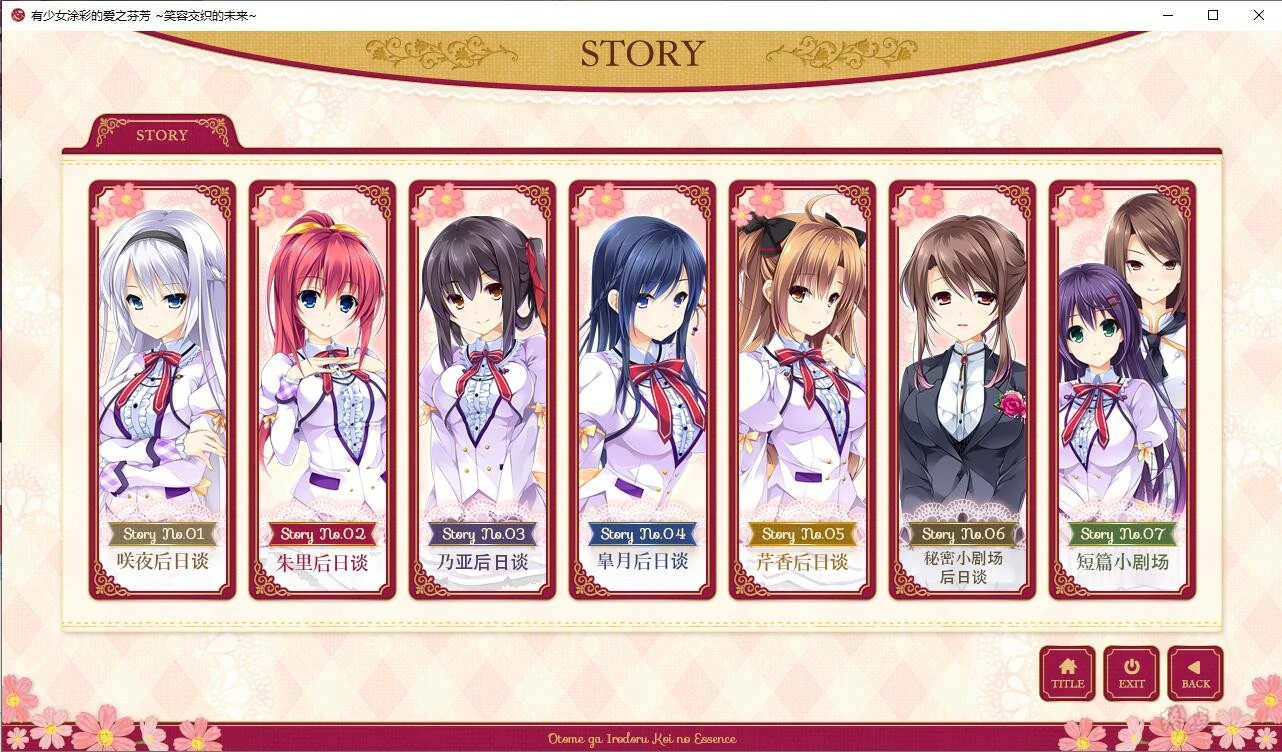Open Story No.07 短篇小剧场

click(1120, 390)
